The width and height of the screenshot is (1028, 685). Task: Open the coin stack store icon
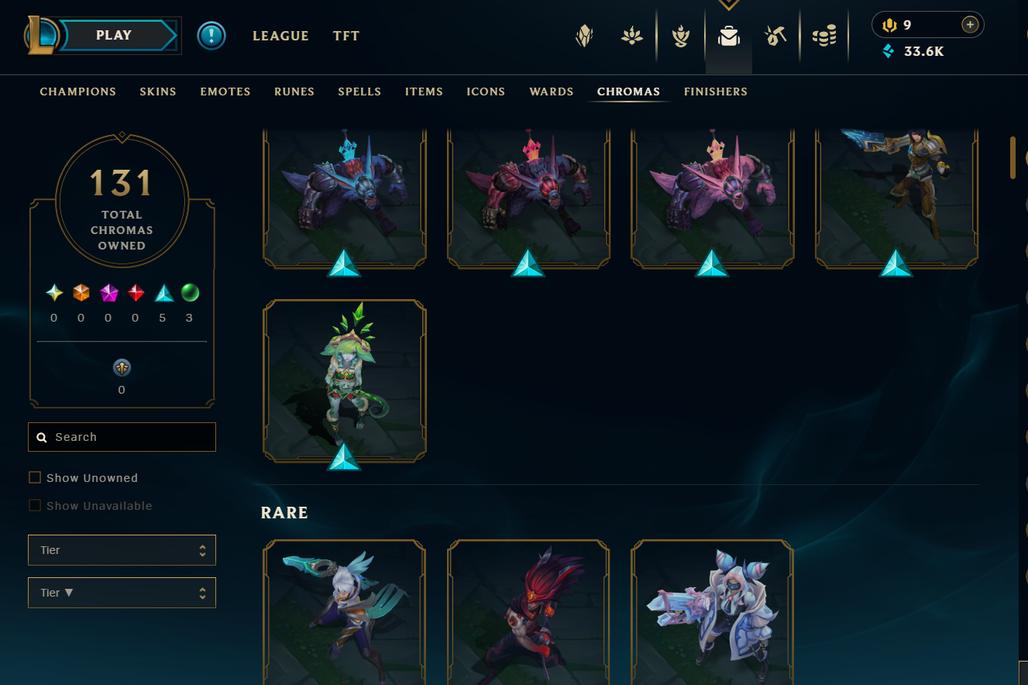pos(824,37)
